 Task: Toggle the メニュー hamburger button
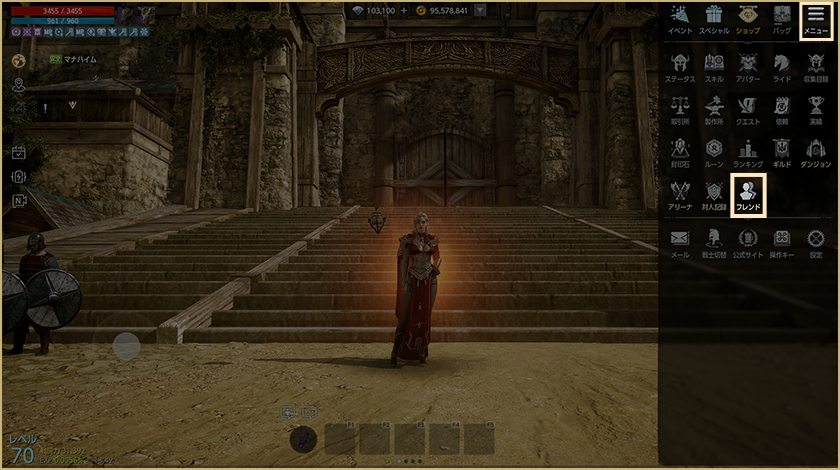tap(816, 19)
